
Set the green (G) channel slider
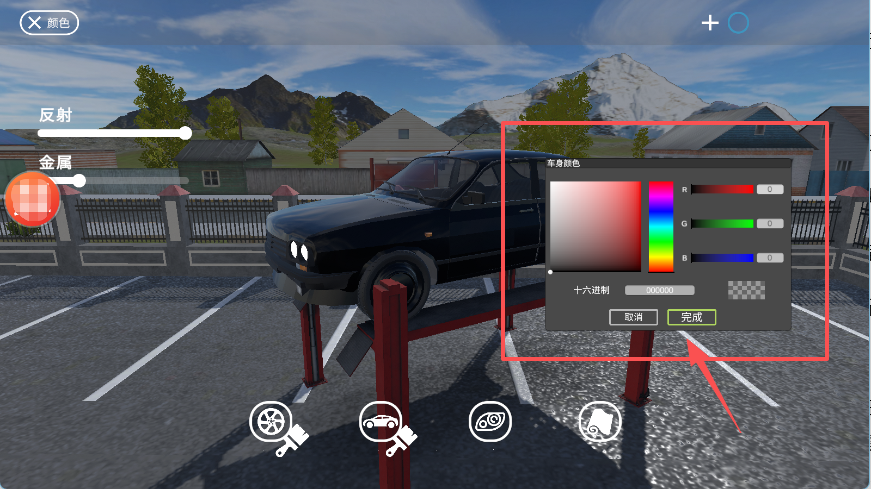point(722,223)
